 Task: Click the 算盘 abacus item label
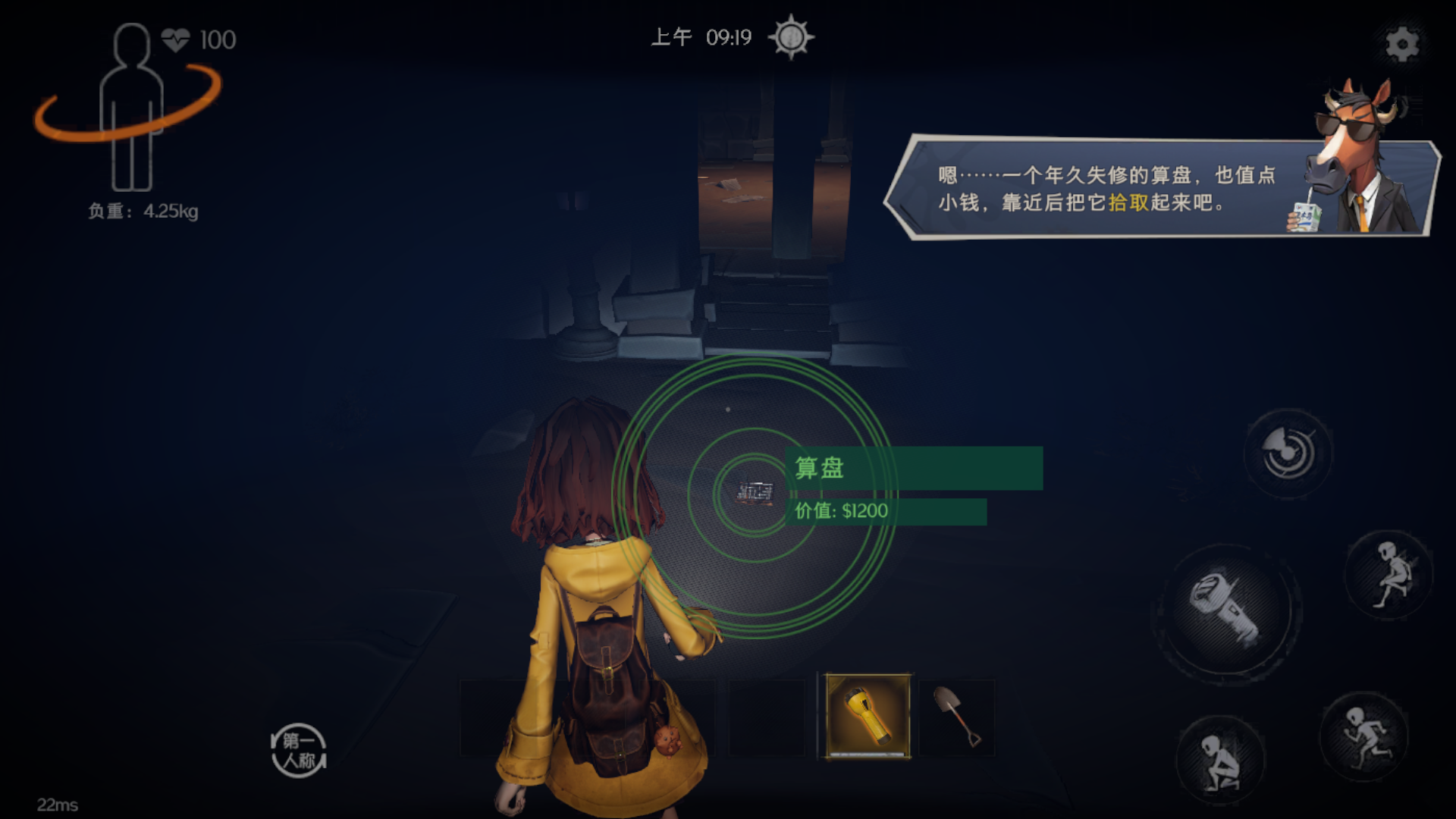coord(821,467)
